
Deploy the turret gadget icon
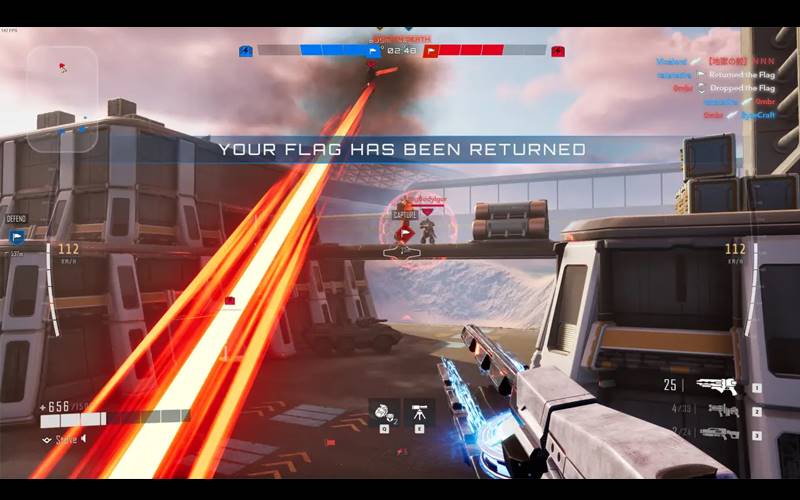419,411
